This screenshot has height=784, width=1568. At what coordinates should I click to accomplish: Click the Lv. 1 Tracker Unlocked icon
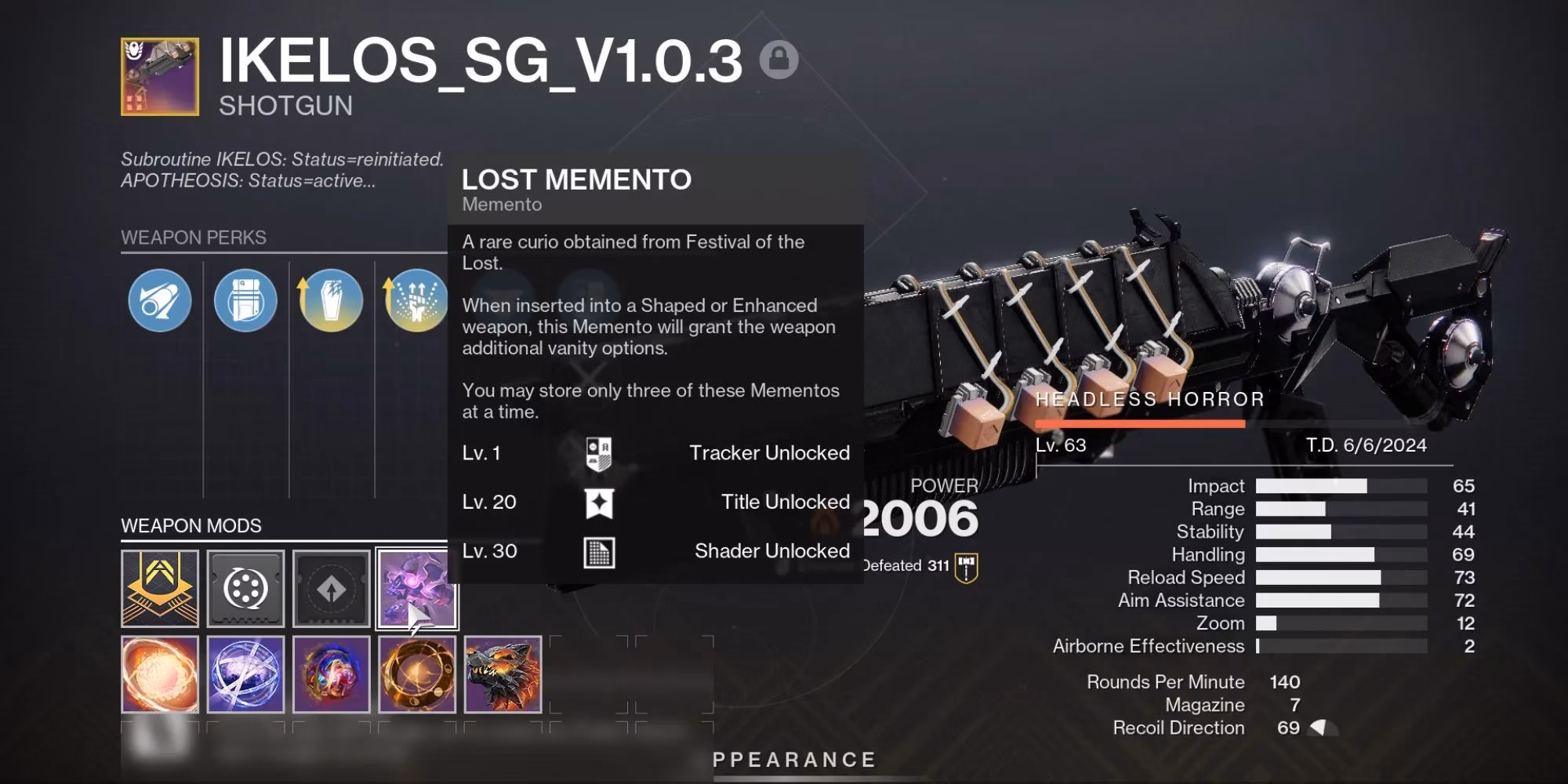click(597, 453)
